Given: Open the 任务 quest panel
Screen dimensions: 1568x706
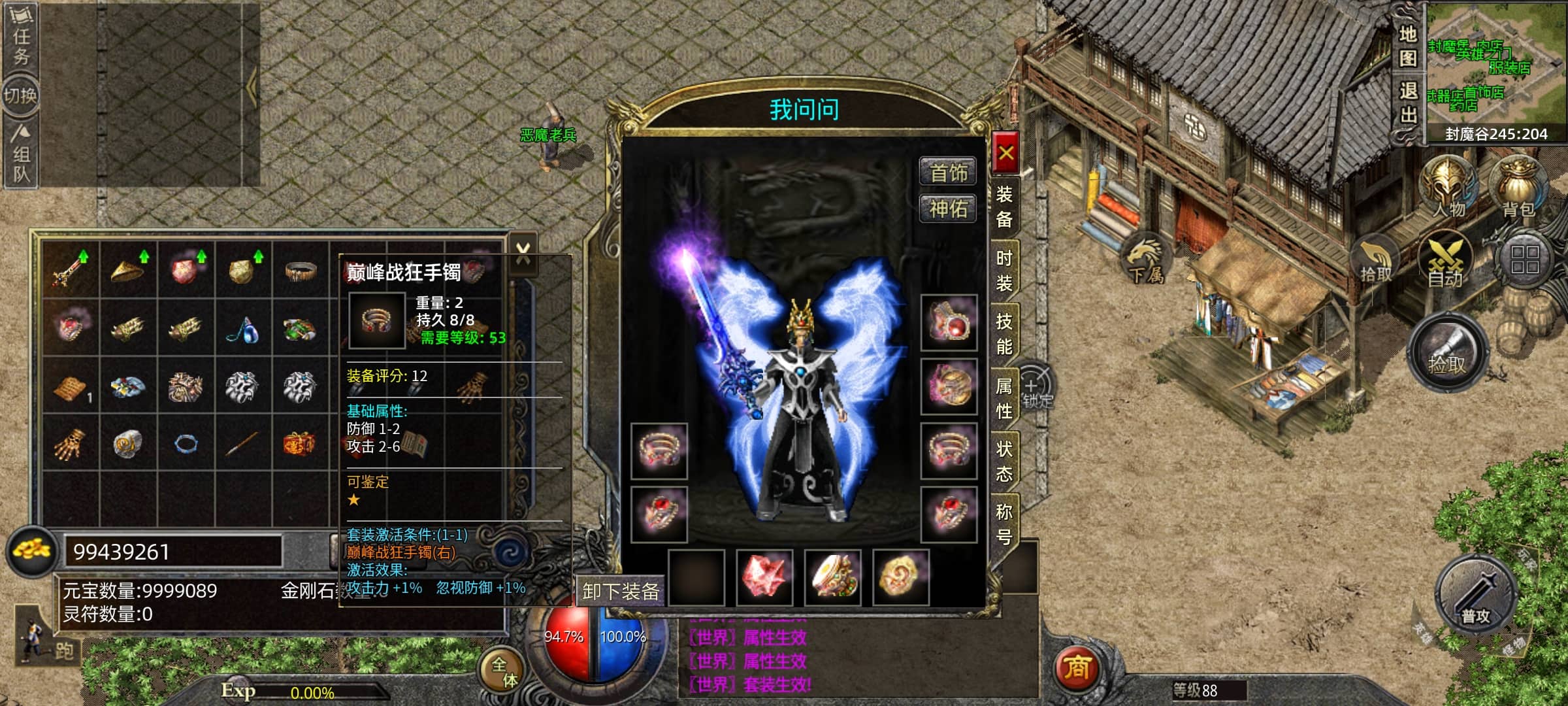Looking at the screenshot, I should [21, 36].
